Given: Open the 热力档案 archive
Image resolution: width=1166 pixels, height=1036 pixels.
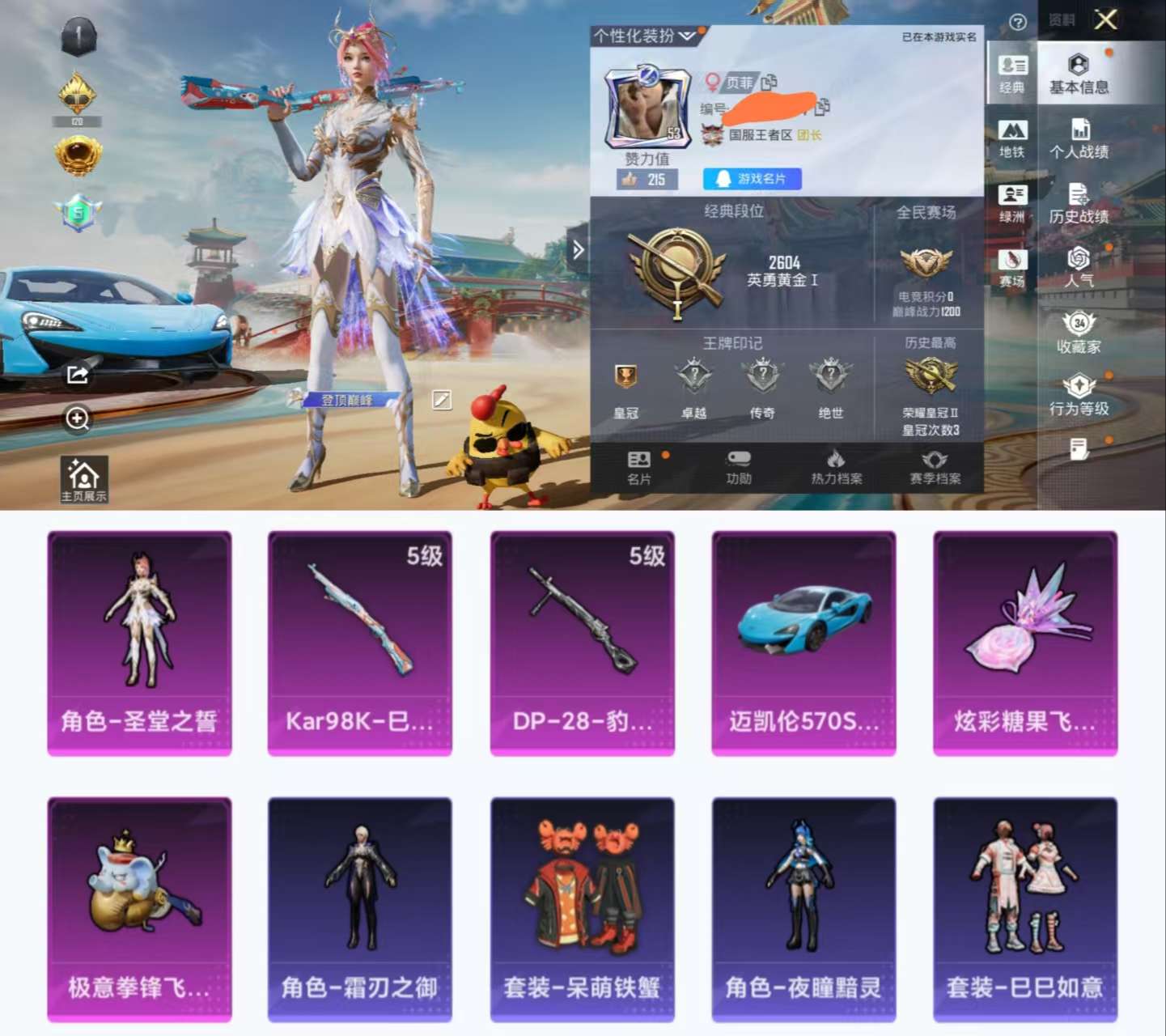Looking at the screenshot, I should [x=835, y=469].
